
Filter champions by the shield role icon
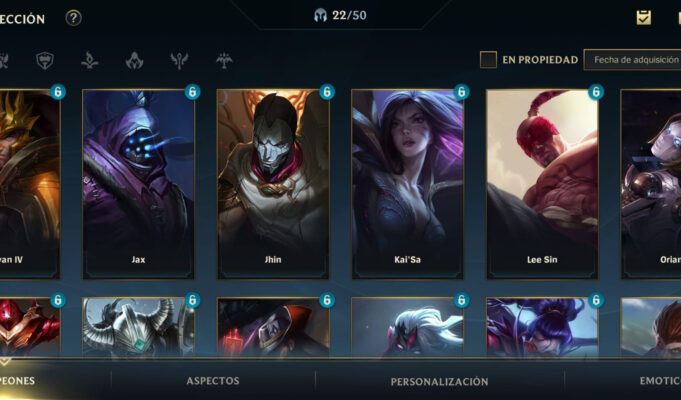[x=45, y=61]
